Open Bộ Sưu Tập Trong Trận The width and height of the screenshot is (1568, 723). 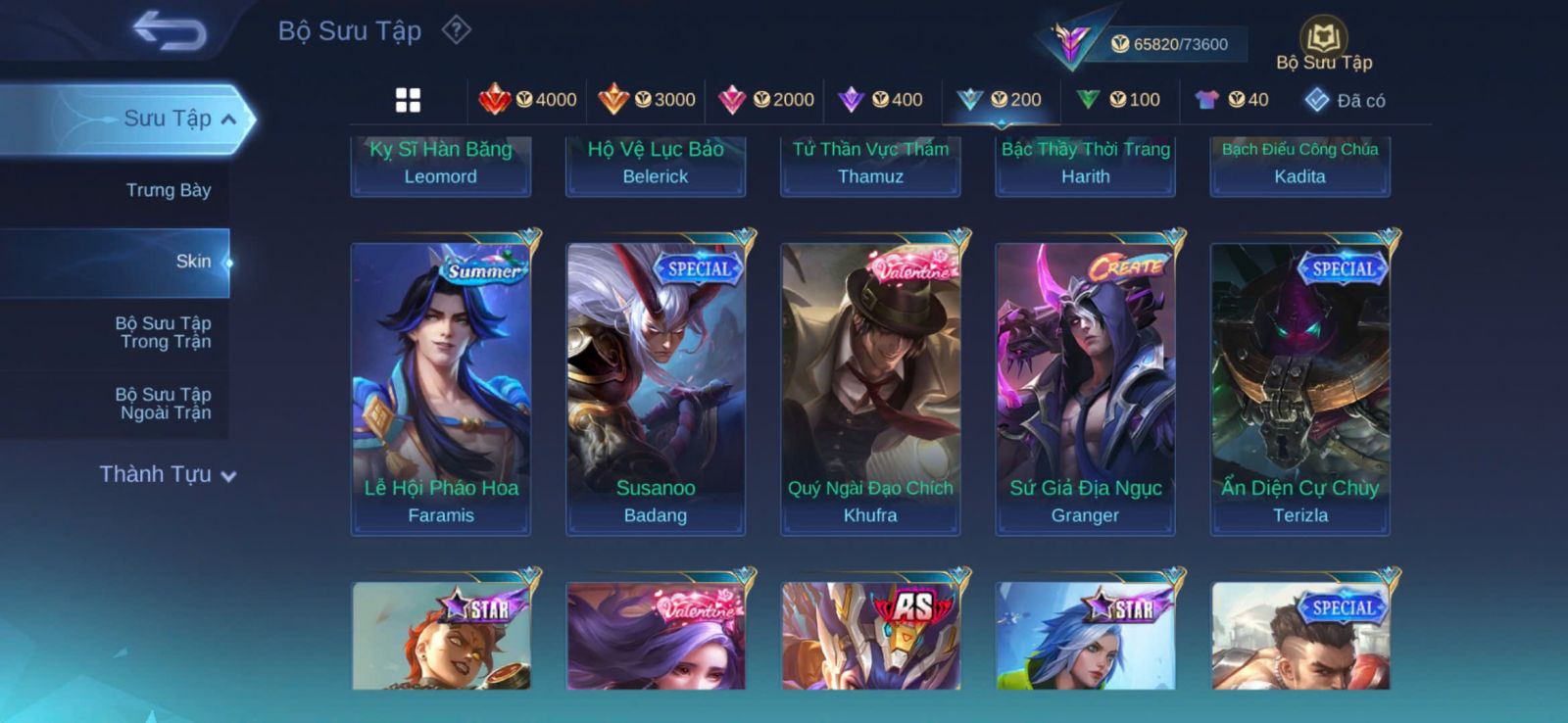click(x=165, y=332)
